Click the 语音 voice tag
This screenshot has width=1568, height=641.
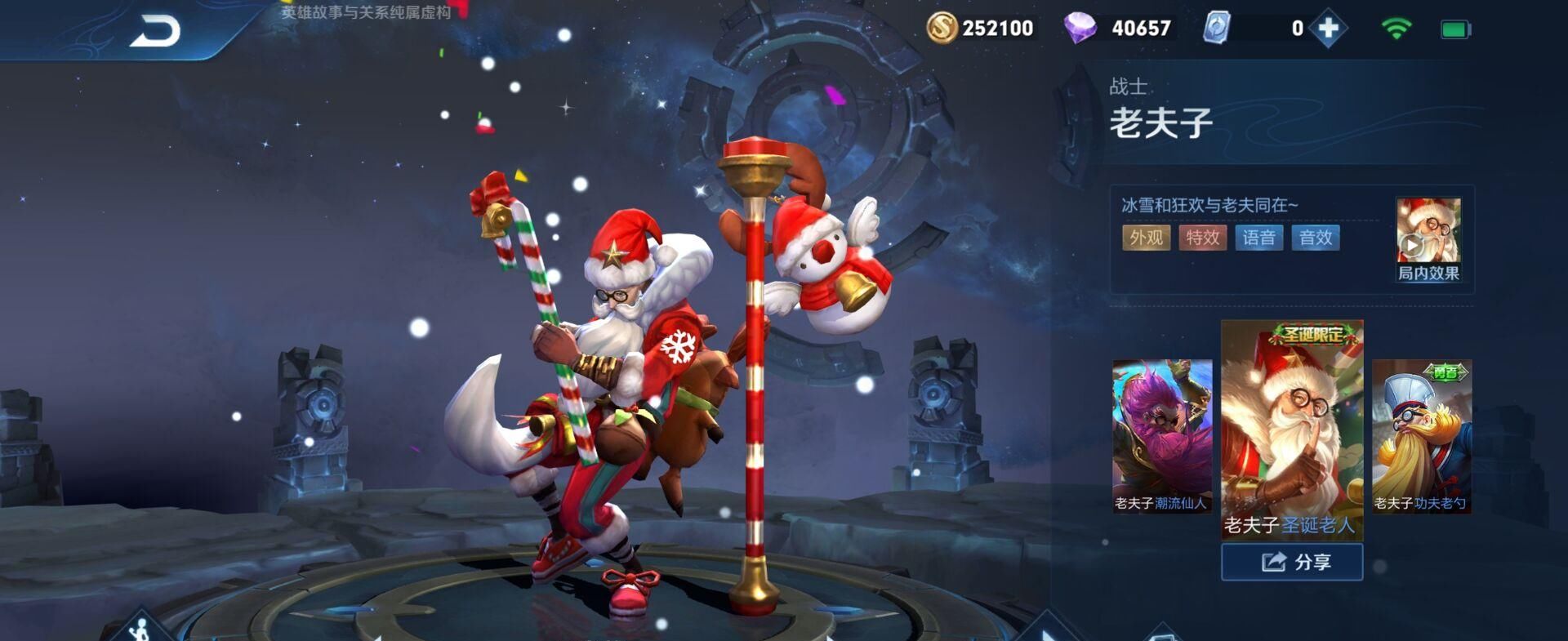[1258, 238]
